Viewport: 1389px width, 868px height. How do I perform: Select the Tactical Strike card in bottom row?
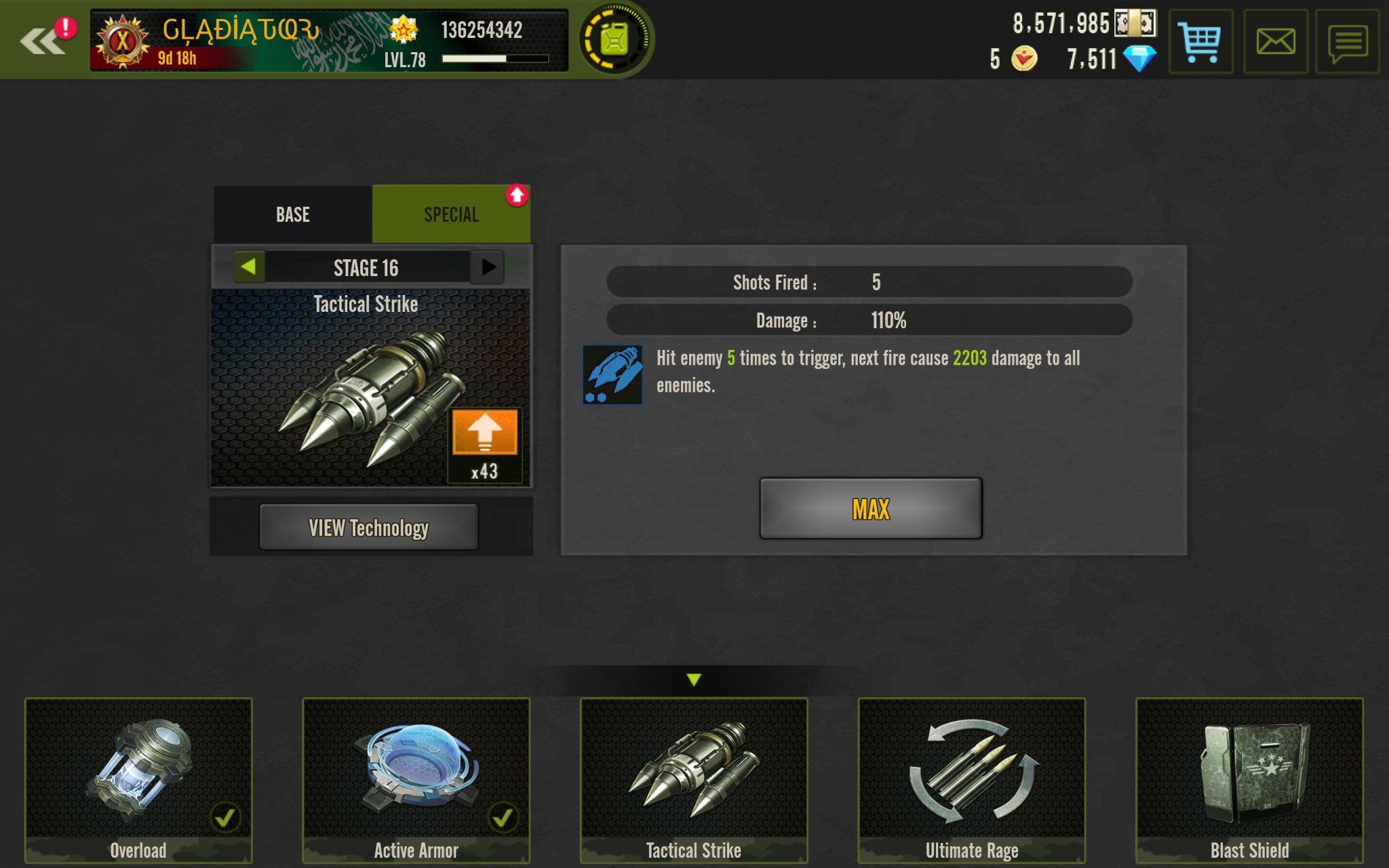(694, 780)
